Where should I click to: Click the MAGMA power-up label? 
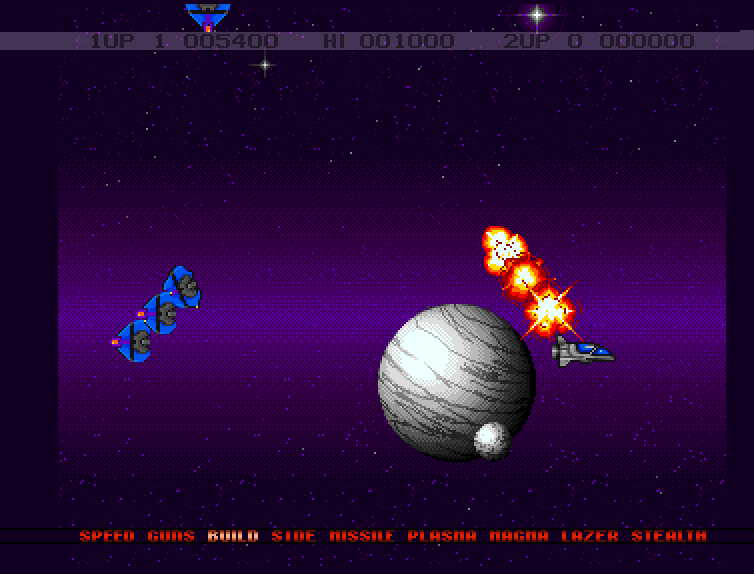[519, 536]
